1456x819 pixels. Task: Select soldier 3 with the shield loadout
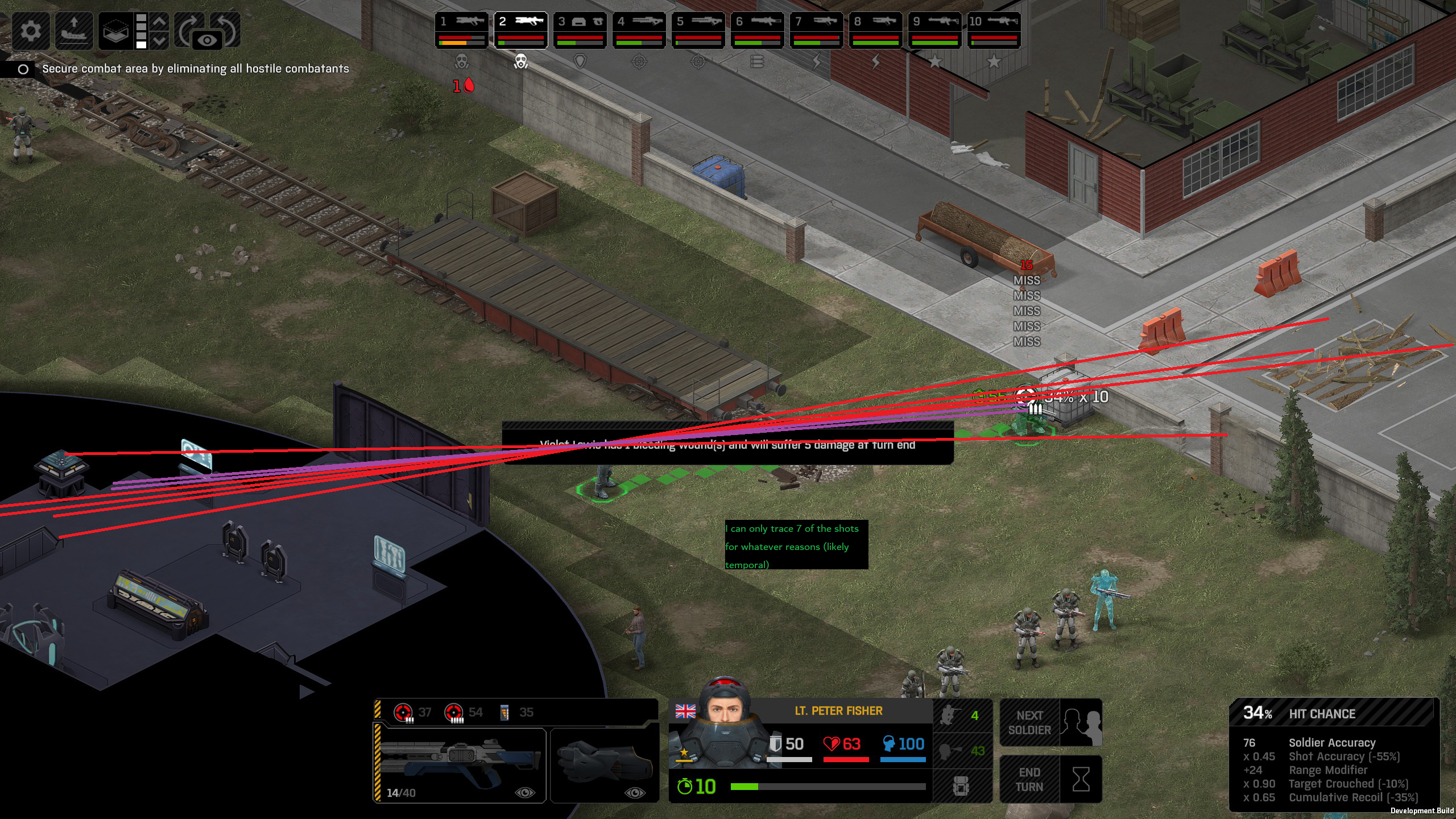580,30
